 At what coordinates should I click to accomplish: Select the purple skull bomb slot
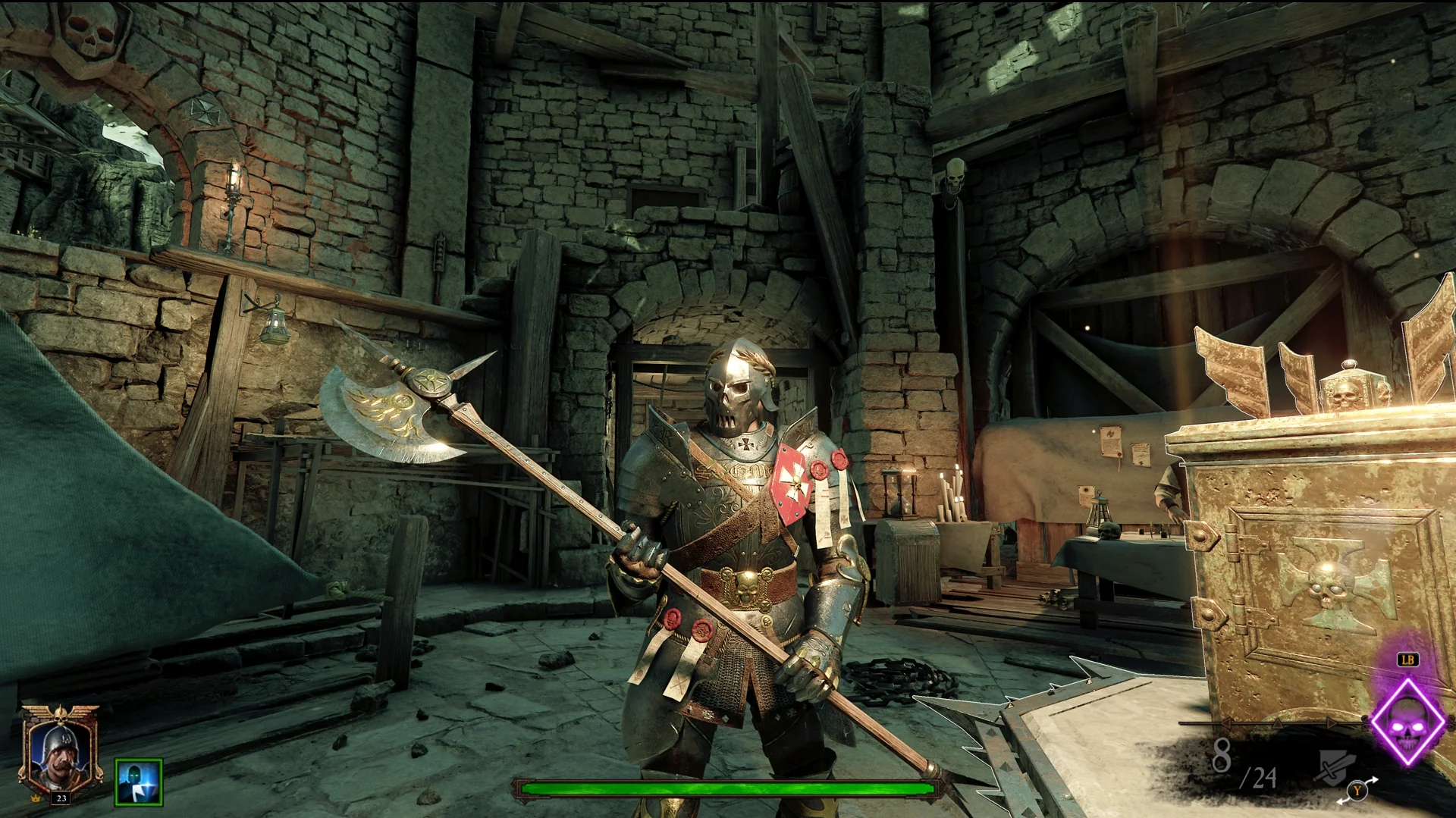[1409, 720]
